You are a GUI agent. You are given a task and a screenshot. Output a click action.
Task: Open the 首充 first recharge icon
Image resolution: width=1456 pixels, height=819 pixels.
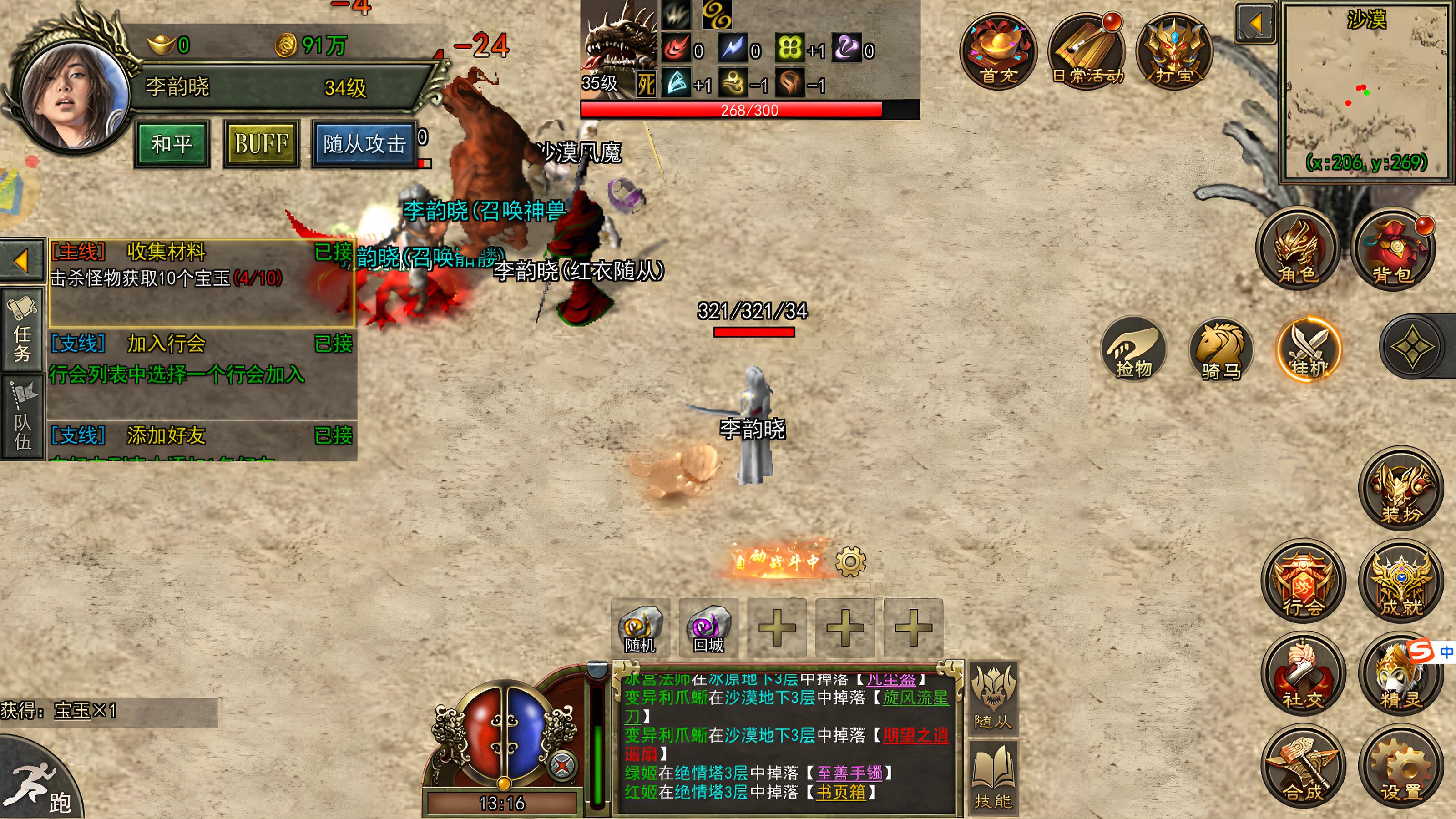(x=998, y=52)
